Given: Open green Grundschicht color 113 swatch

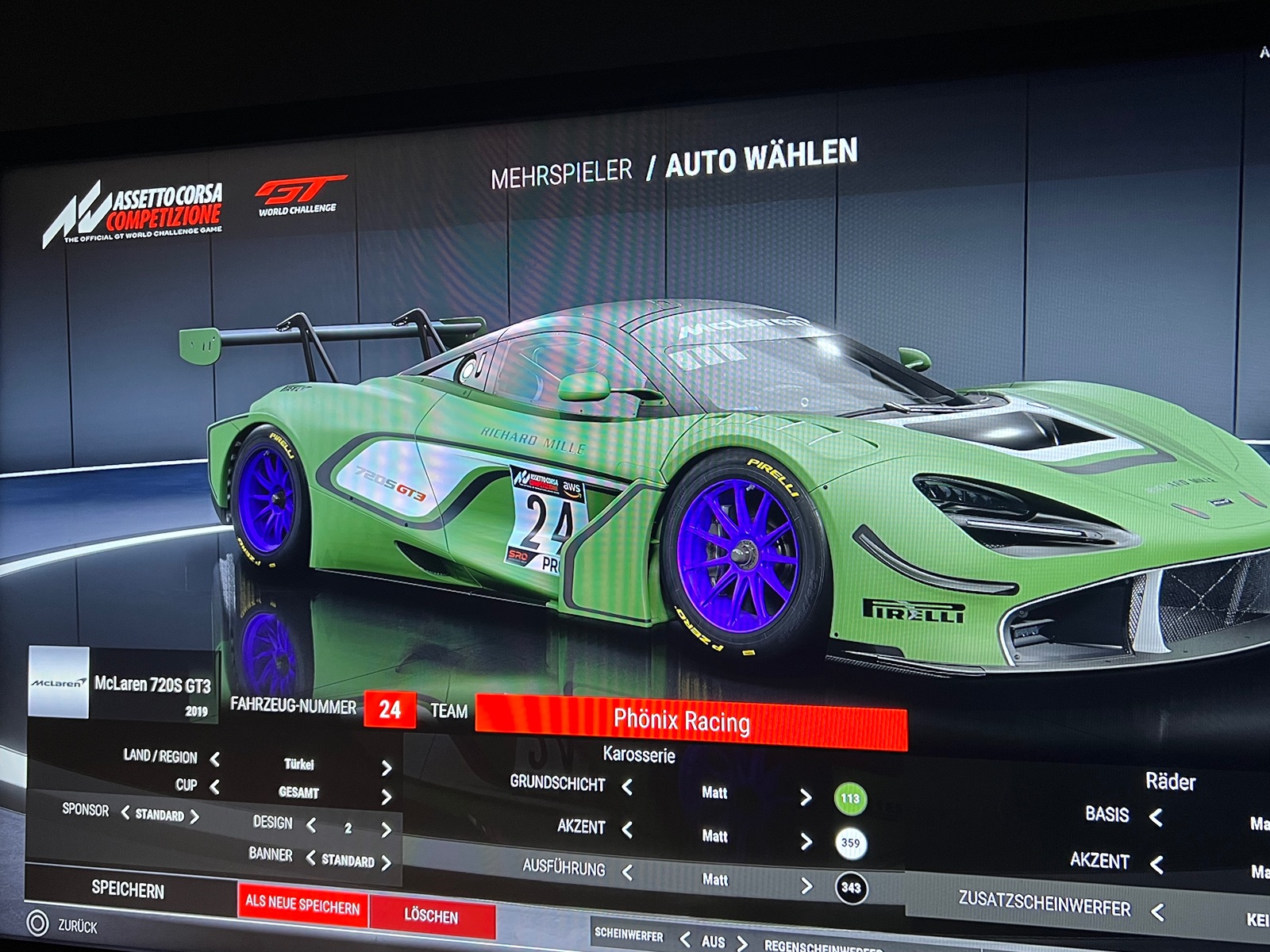Looking at the screenshot, I should [850, 799].
